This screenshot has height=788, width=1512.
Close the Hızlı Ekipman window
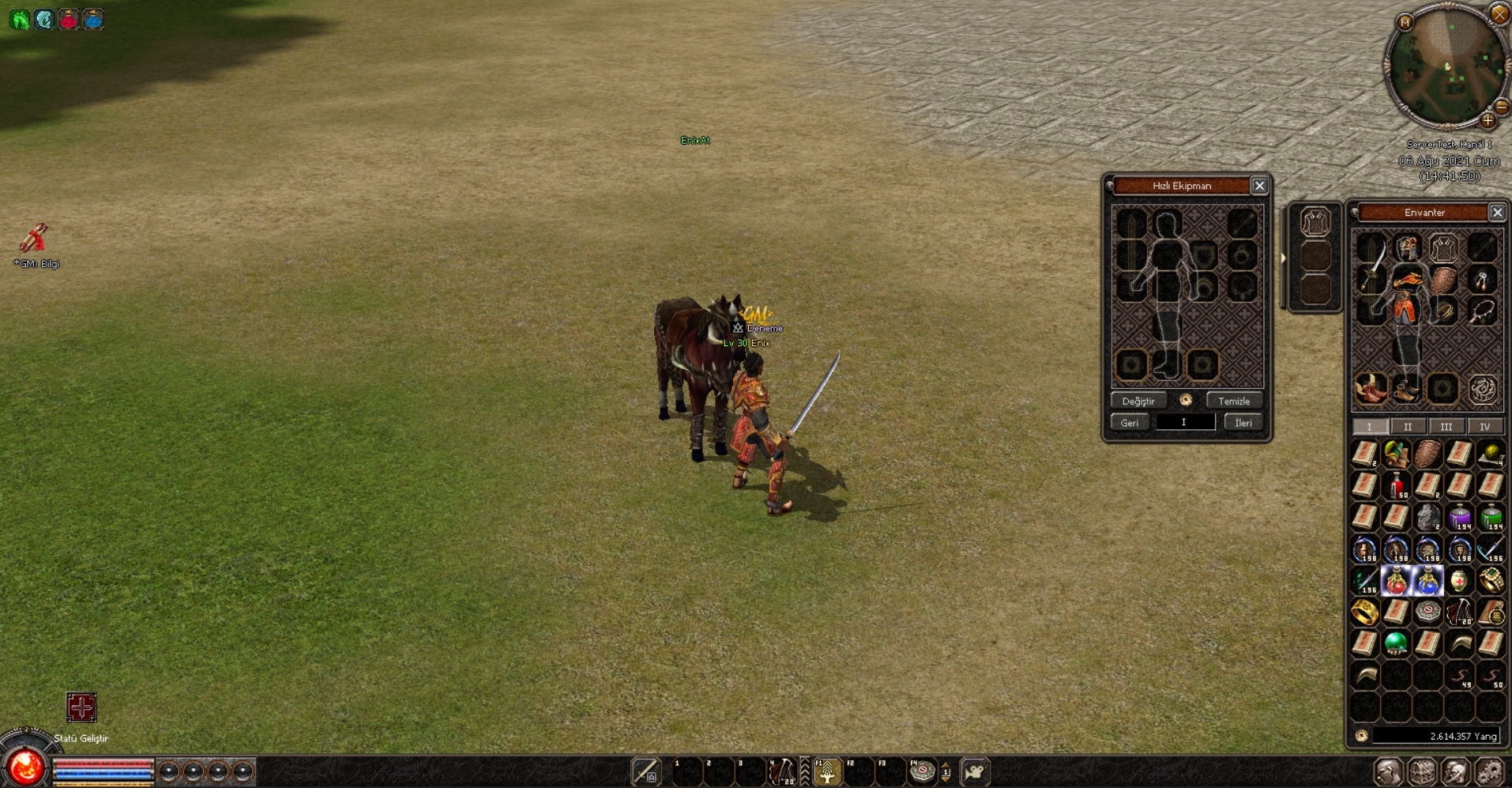point(1259,186)
